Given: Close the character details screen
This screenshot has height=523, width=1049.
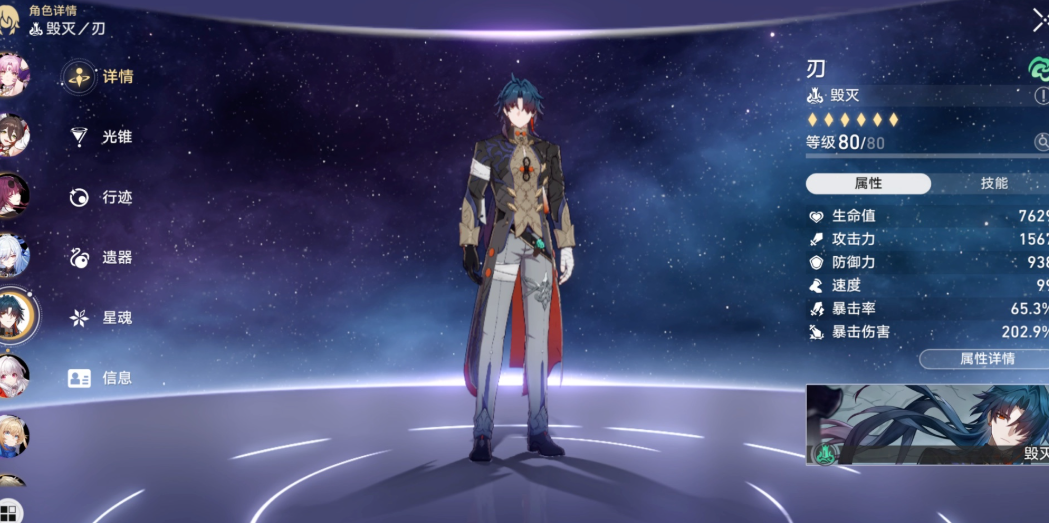Looking at the screenshot, I should tap(1040, 20).
